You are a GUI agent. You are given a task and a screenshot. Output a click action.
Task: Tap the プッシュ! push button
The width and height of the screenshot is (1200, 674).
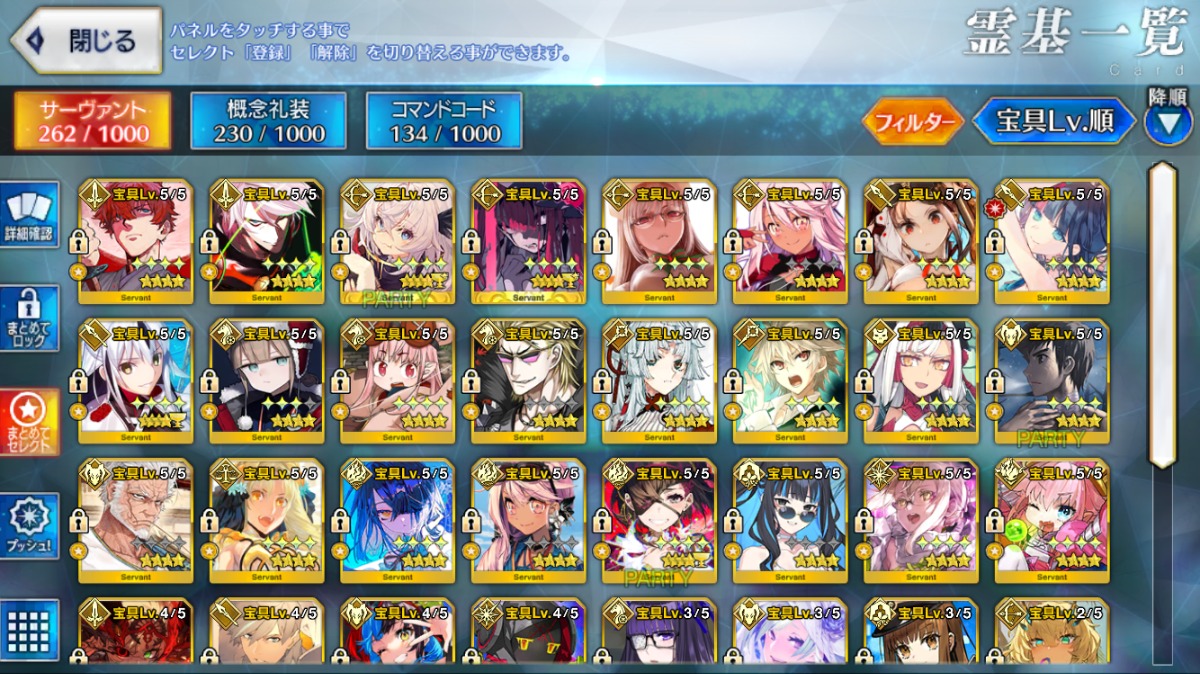(29, 525)
